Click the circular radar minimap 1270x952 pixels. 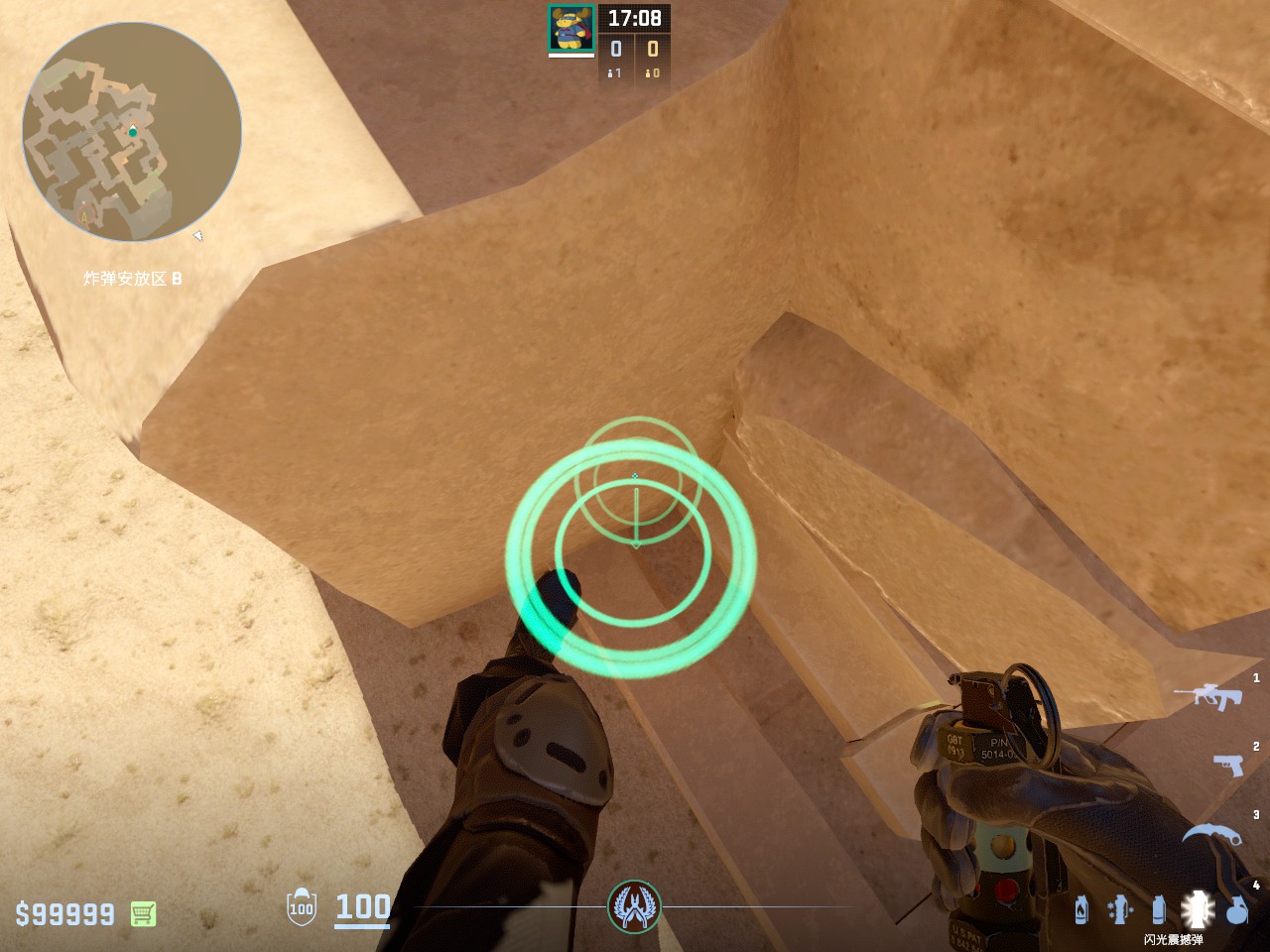[132, 132]
